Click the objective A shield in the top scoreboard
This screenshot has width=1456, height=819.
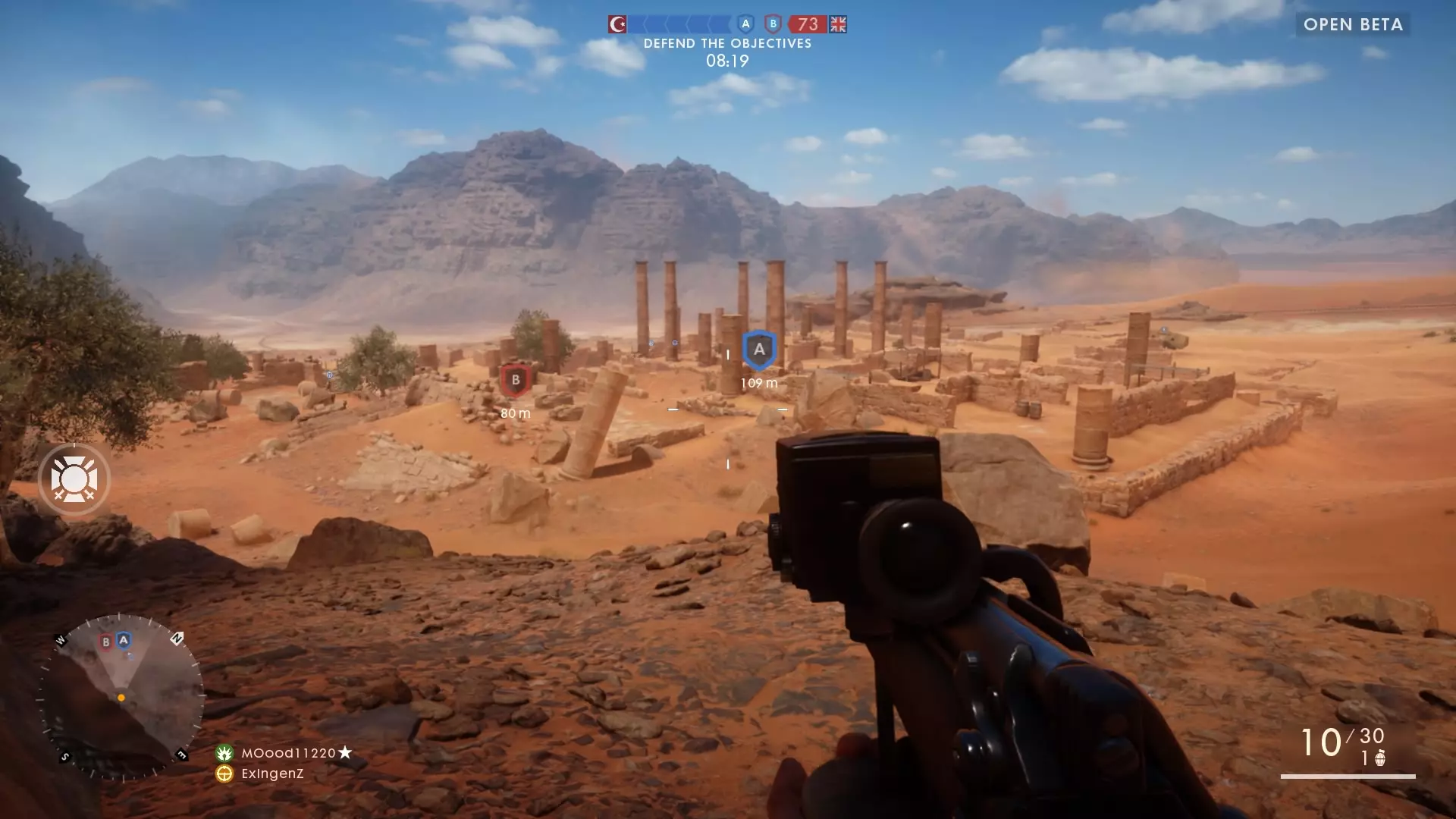[x=745, y=24]
